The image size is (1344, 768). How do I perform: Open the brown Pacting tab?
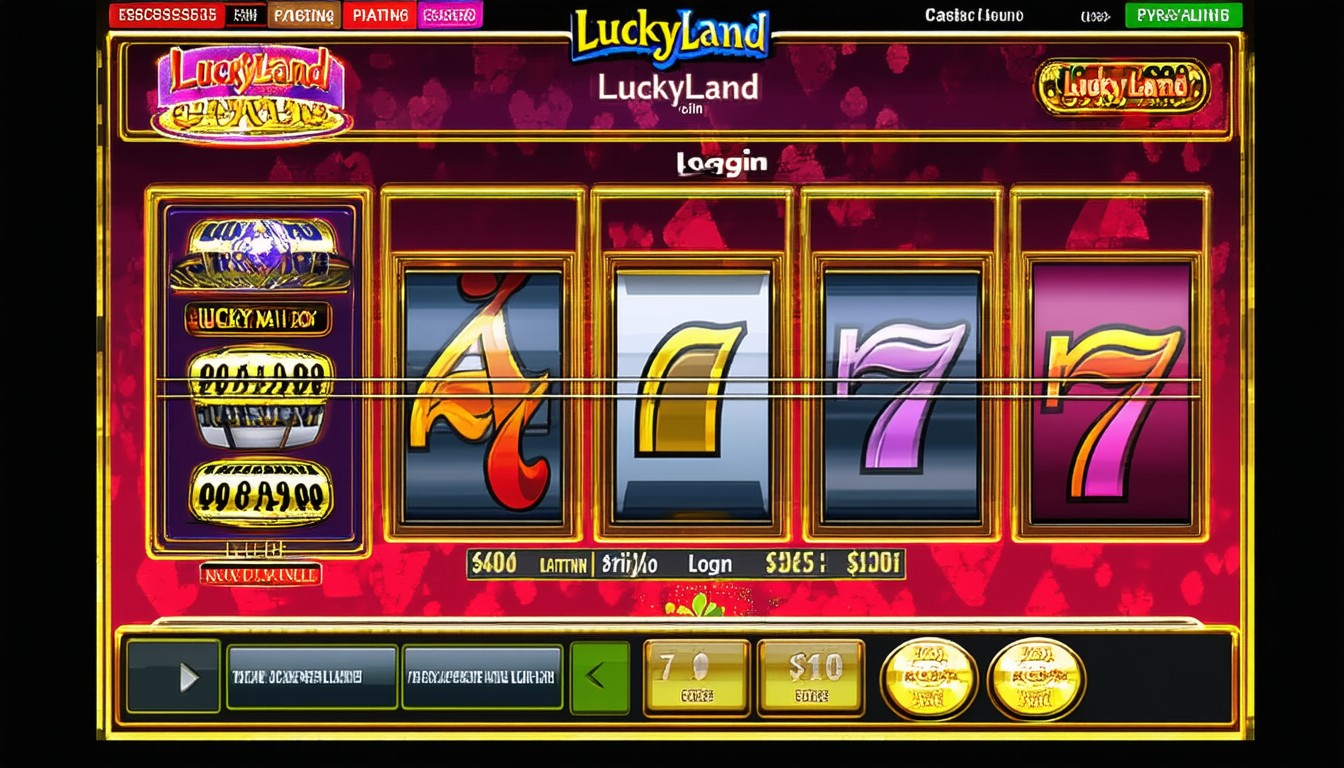pos(304,15)
